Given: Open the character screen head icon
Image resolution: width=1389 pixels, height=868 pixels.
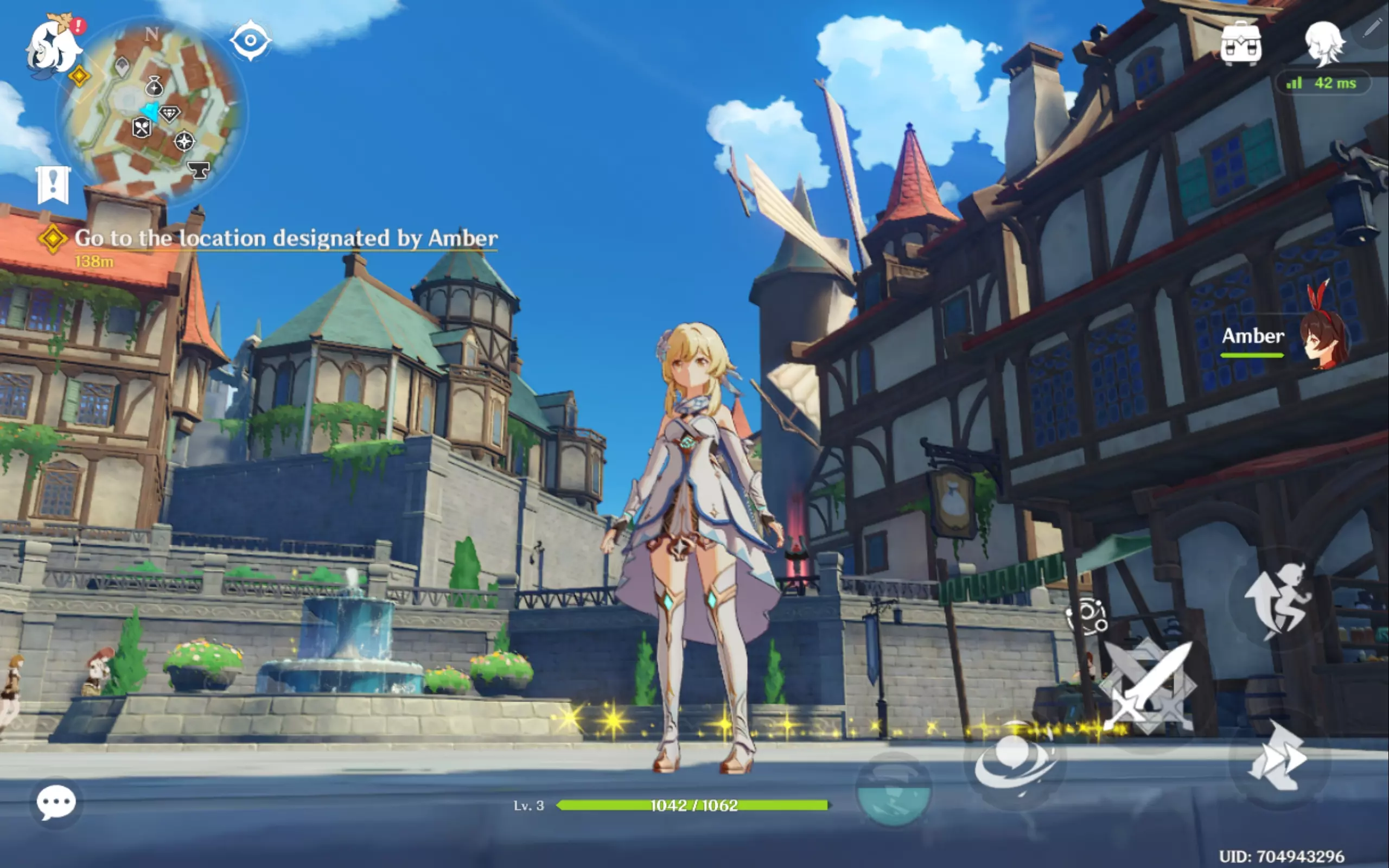Looking at the screenshot, I should (1324, 43).
